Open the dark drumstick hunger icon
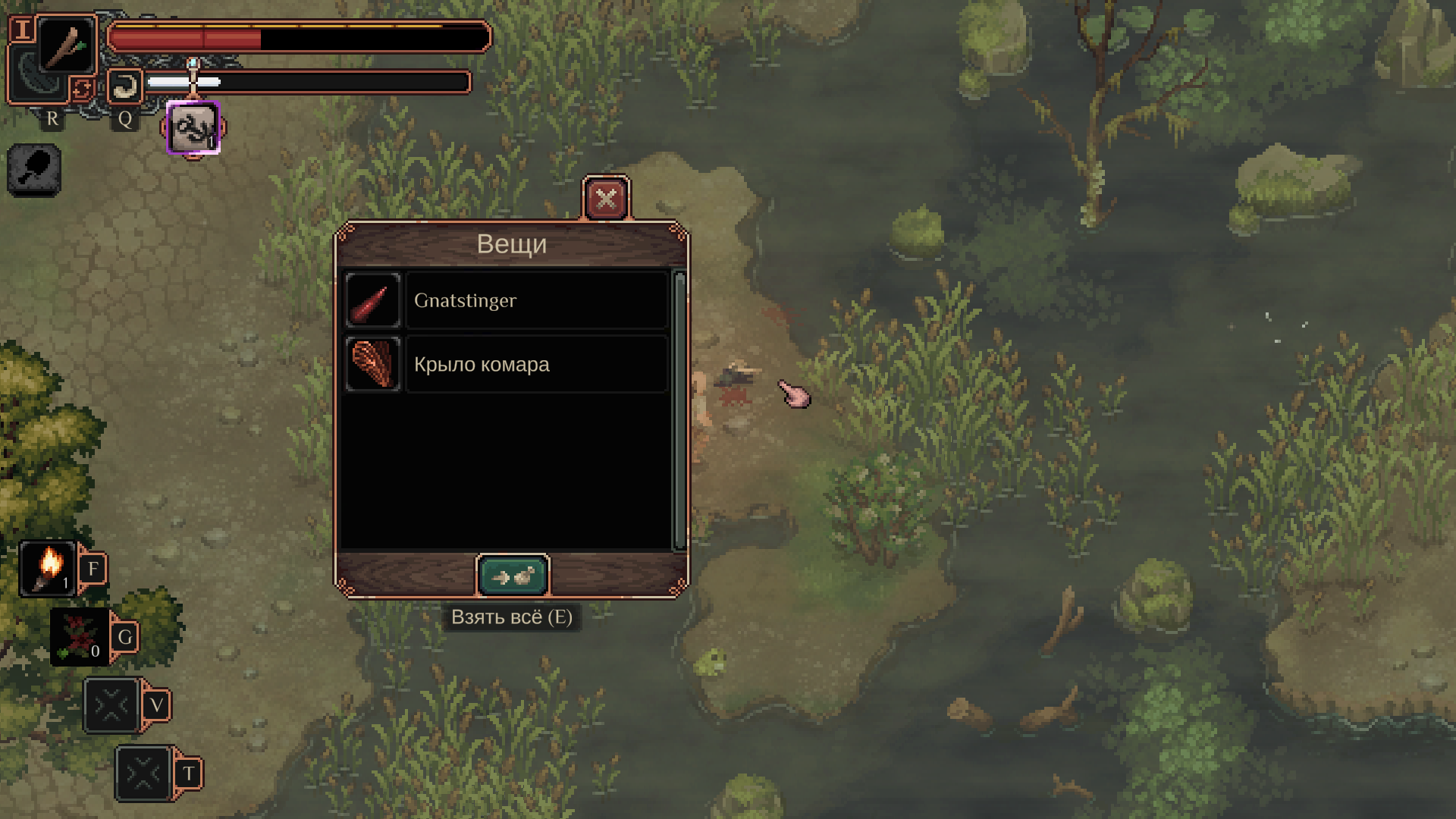 click(34, 169)
